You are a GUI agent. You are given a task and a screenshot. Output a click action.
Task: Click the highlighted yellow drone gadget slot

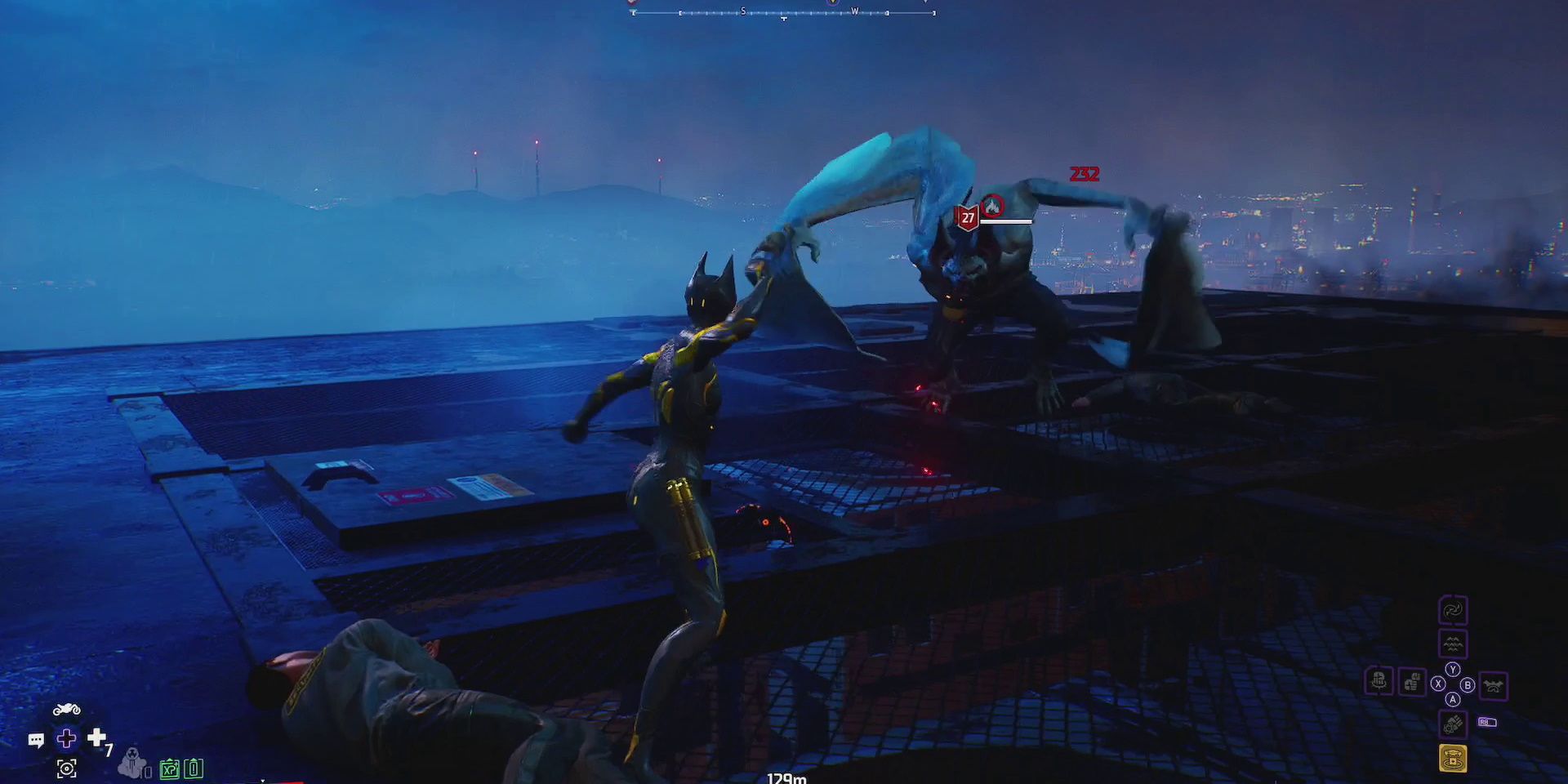[x=1454, y=758]
